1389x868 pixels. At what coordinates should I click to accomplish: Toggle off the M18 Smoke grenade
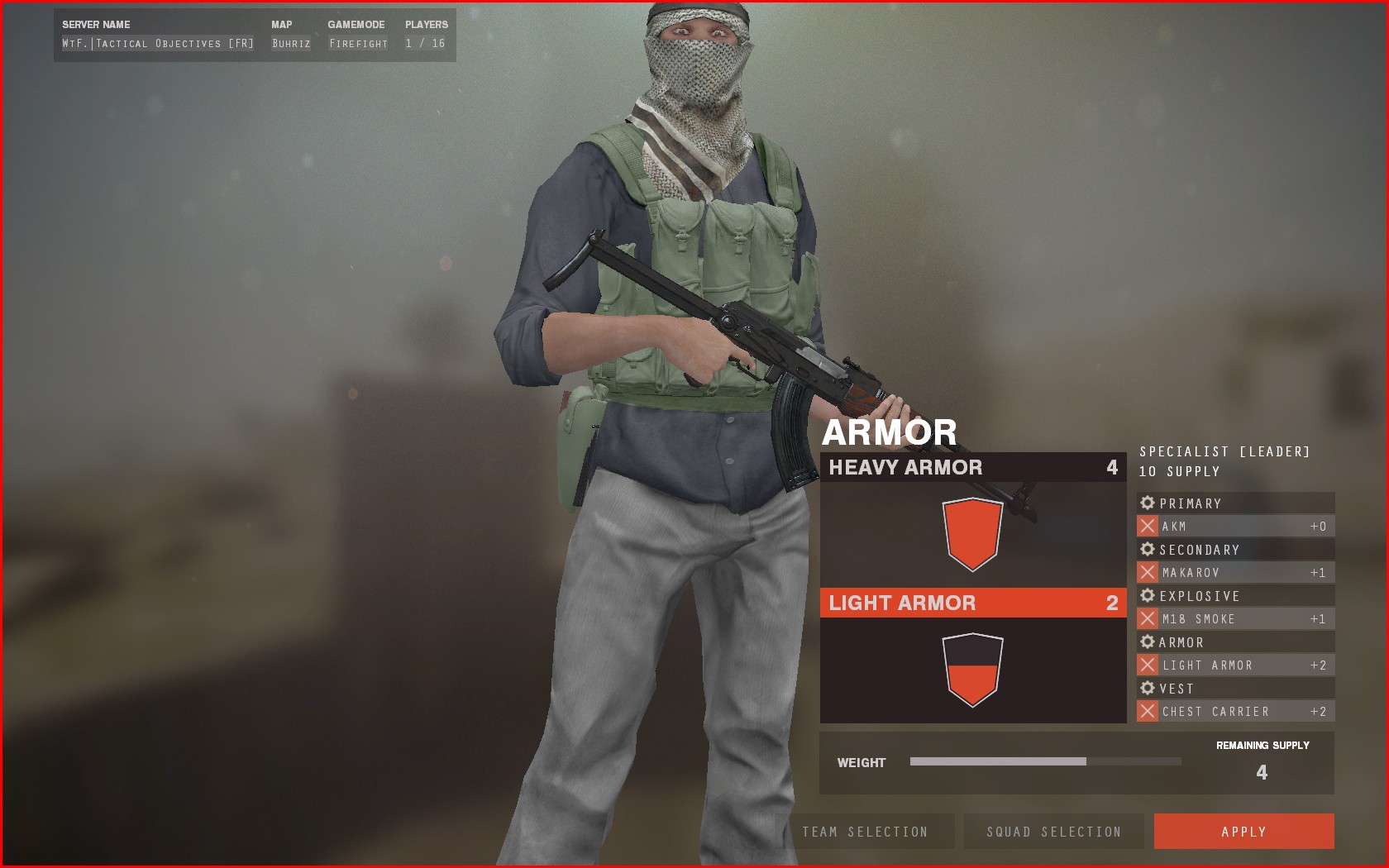(x=1146, y=618)
